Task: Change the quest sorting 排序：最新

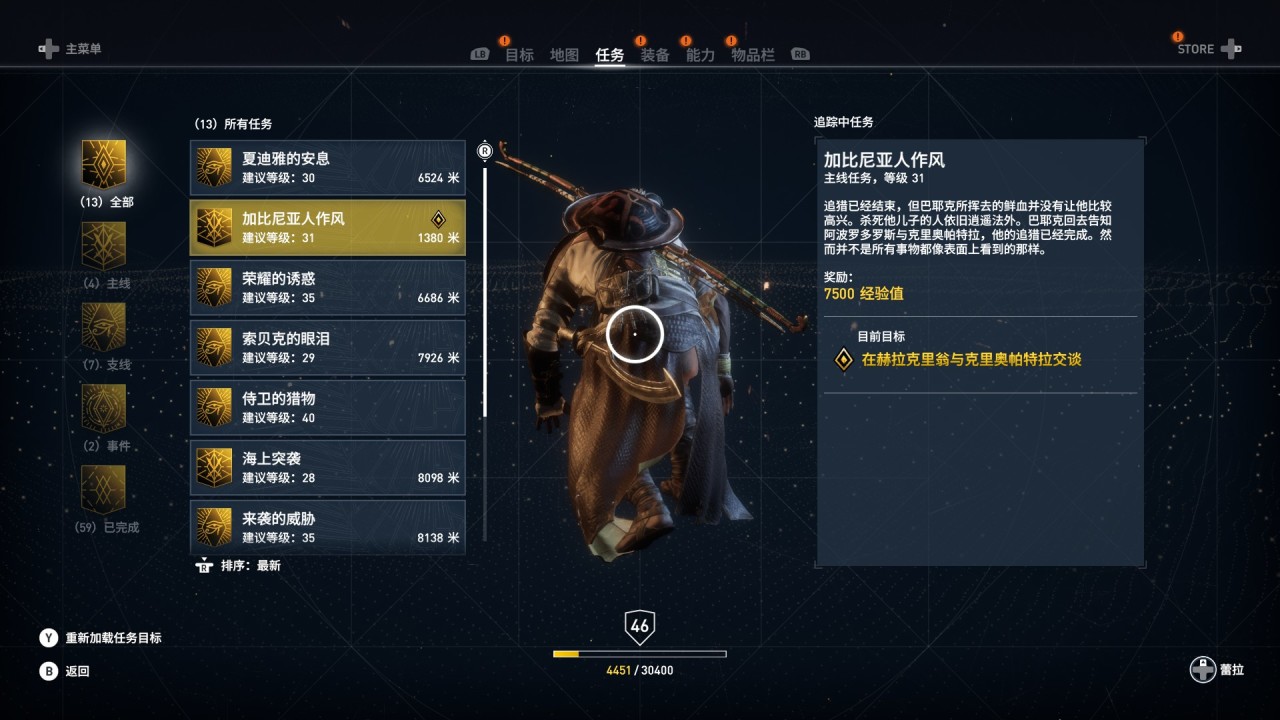Action: tap(240, 565)
